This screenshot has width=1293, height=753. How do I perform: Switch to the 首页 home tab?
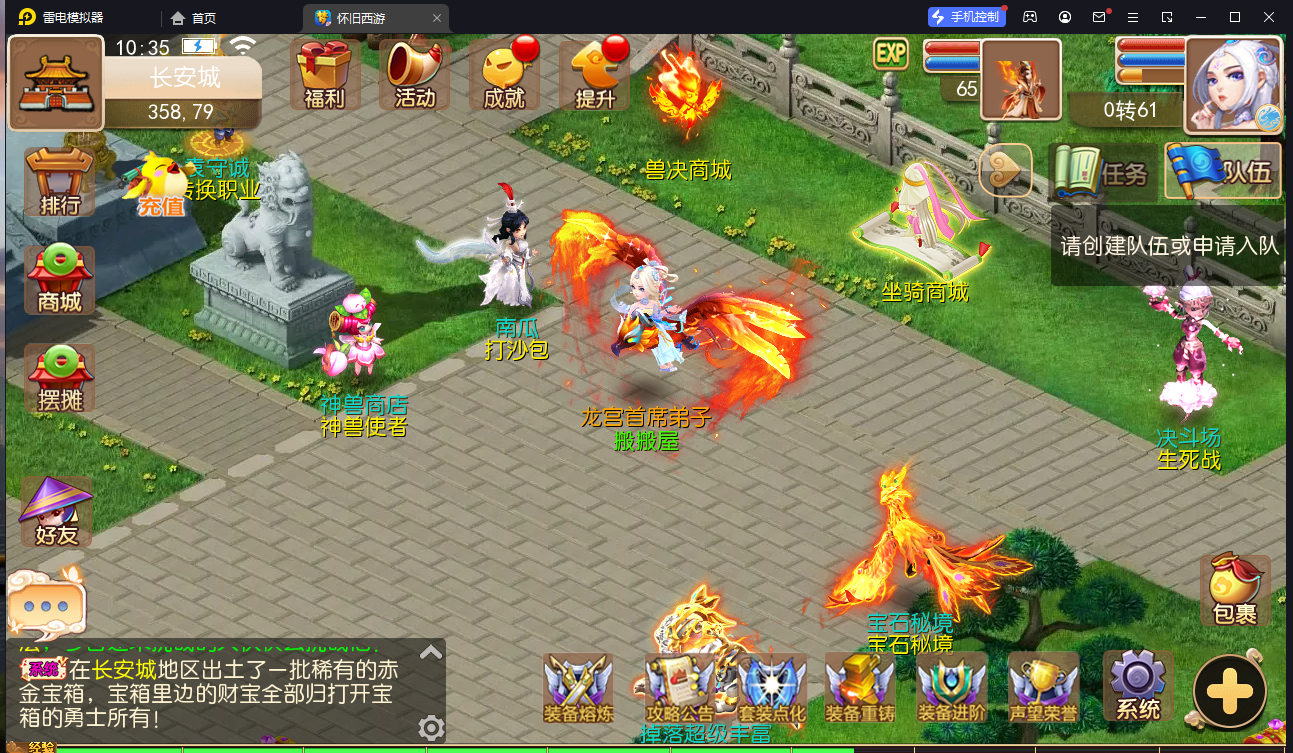(207, 17)
